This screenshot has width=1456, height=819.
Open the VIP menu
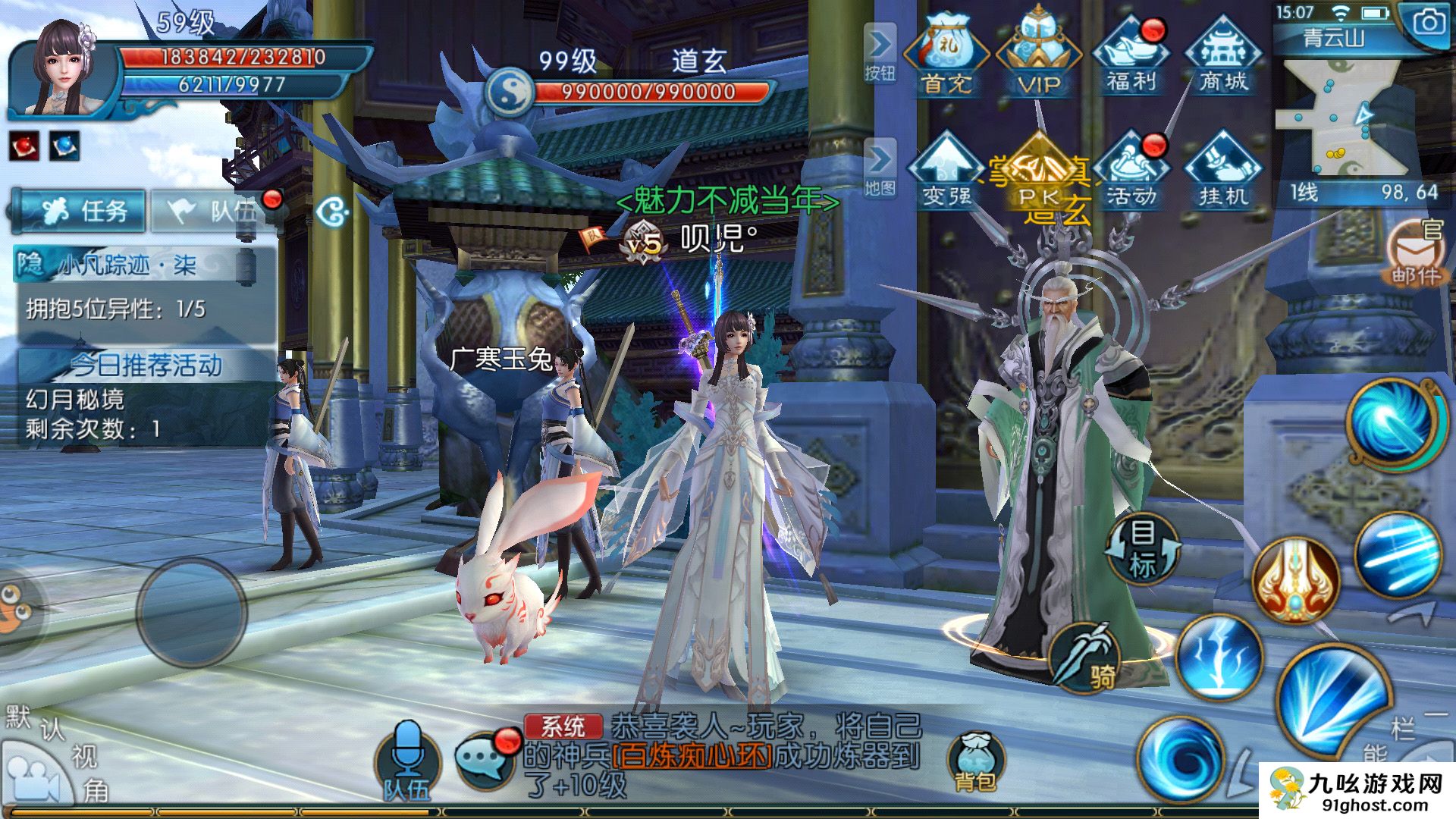(x=1037, y=55)
